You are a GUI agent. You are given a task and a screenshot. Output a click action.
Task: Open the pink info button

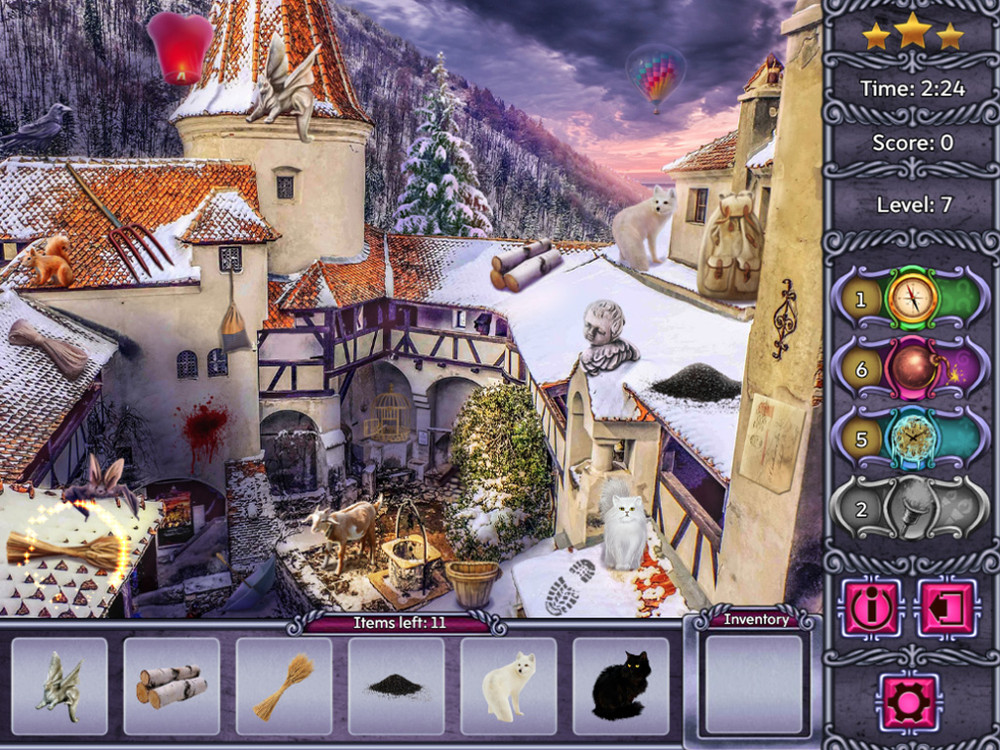click(x=872, y=607)
